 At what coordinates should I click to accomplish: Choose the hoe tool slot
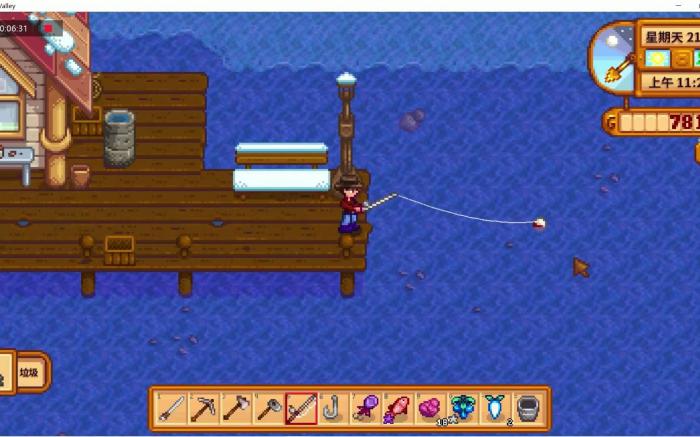click(x=268, y=408)
